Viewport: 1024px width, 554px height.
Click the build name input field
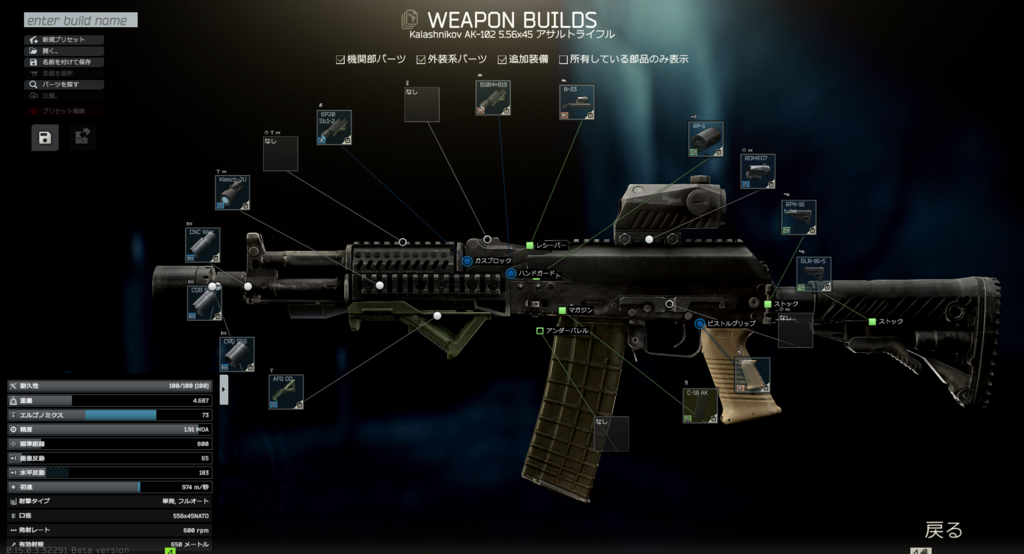point(80,20)
